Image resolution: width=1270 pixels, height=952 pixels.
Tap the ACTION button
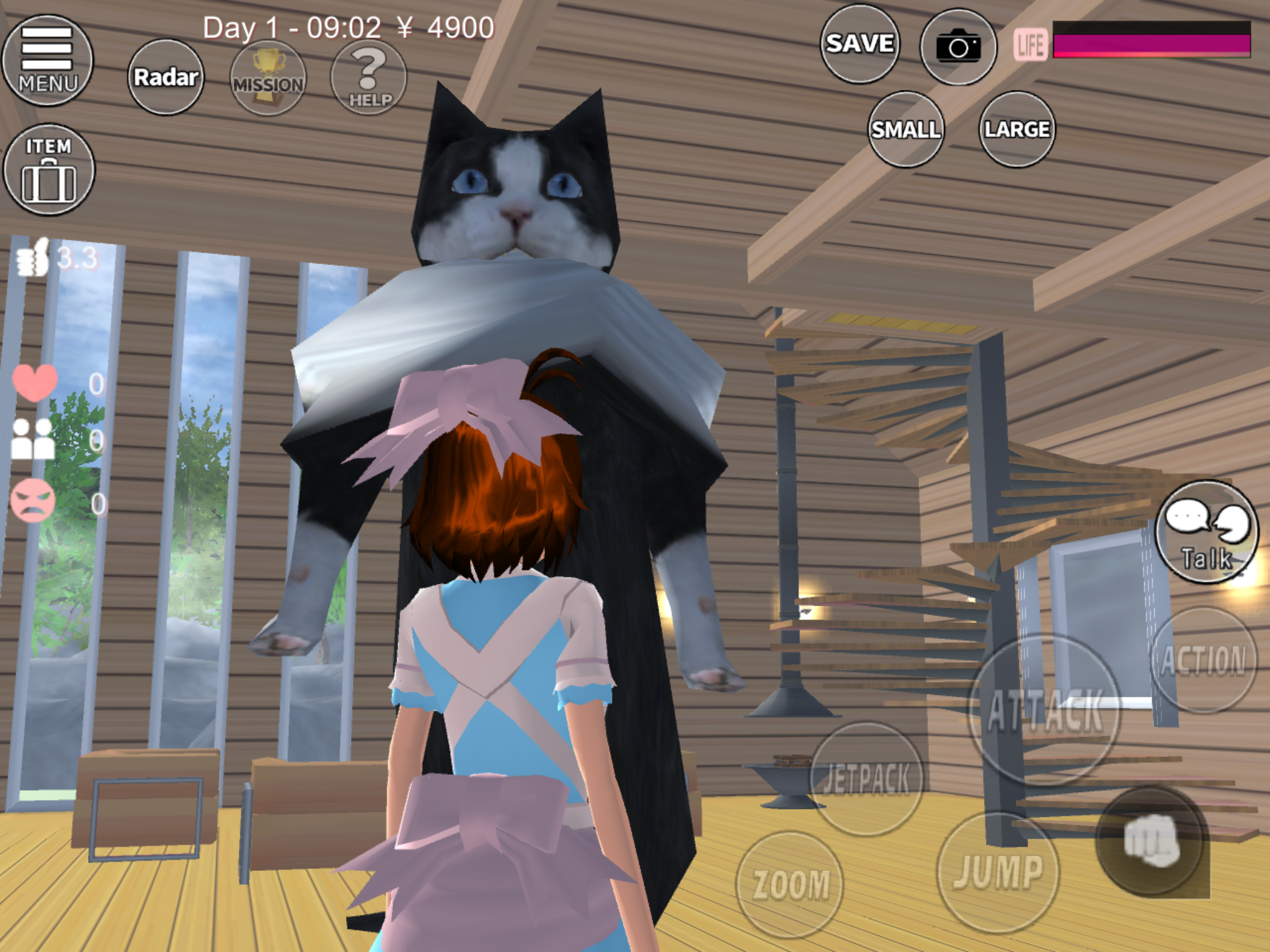coord(1203,660)
